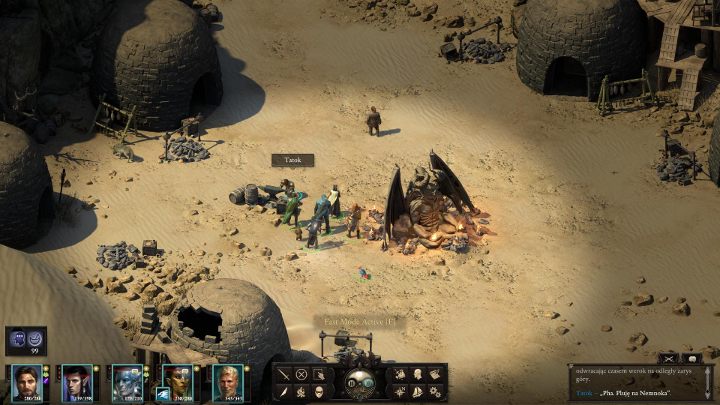Viewport: 720px width, 405px height.
Task: Click the cancel action circle-X button
Action: pyautogui.click(x=302, y=374)
